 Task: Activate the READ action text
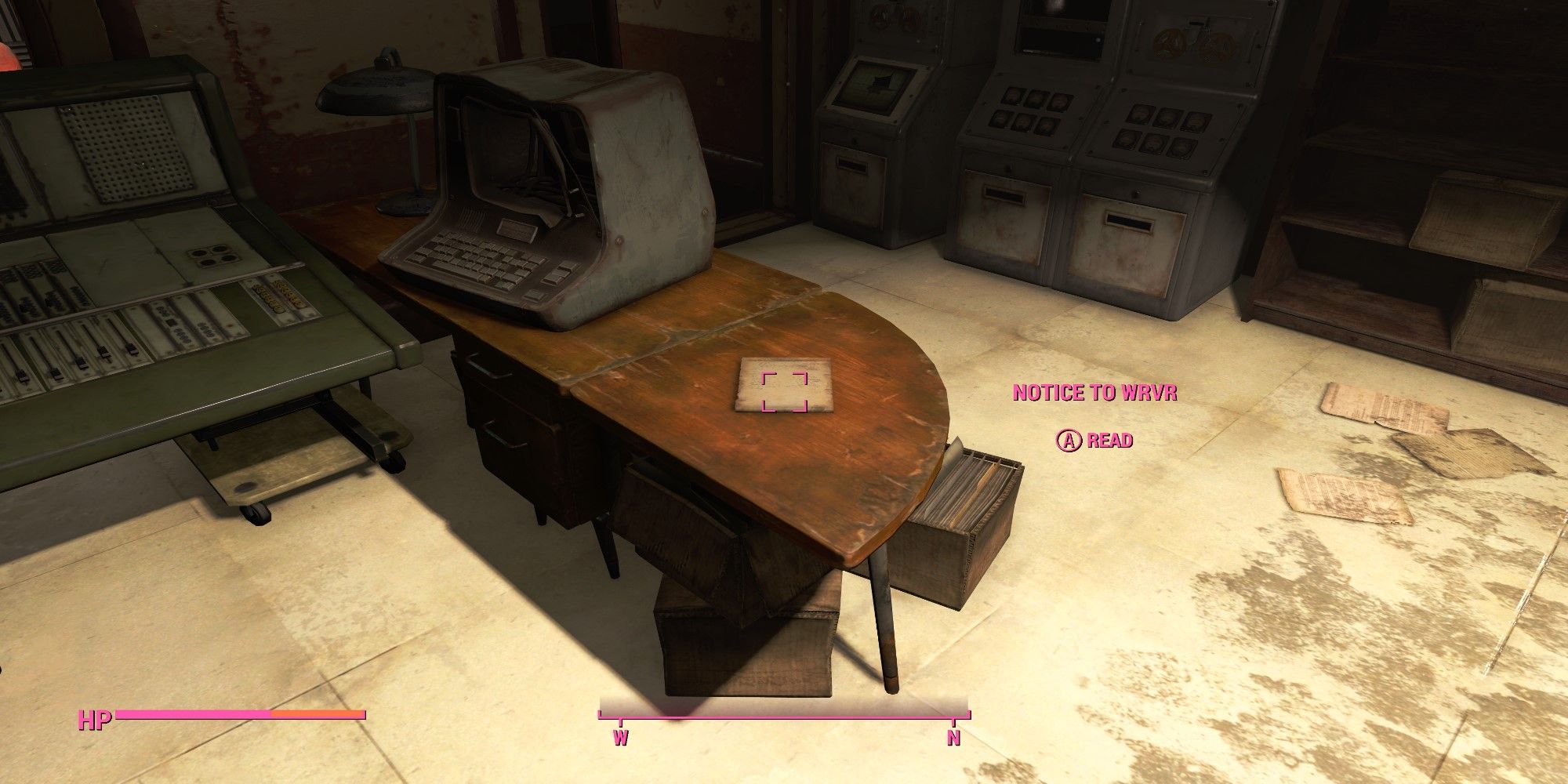click(1109, 441)
